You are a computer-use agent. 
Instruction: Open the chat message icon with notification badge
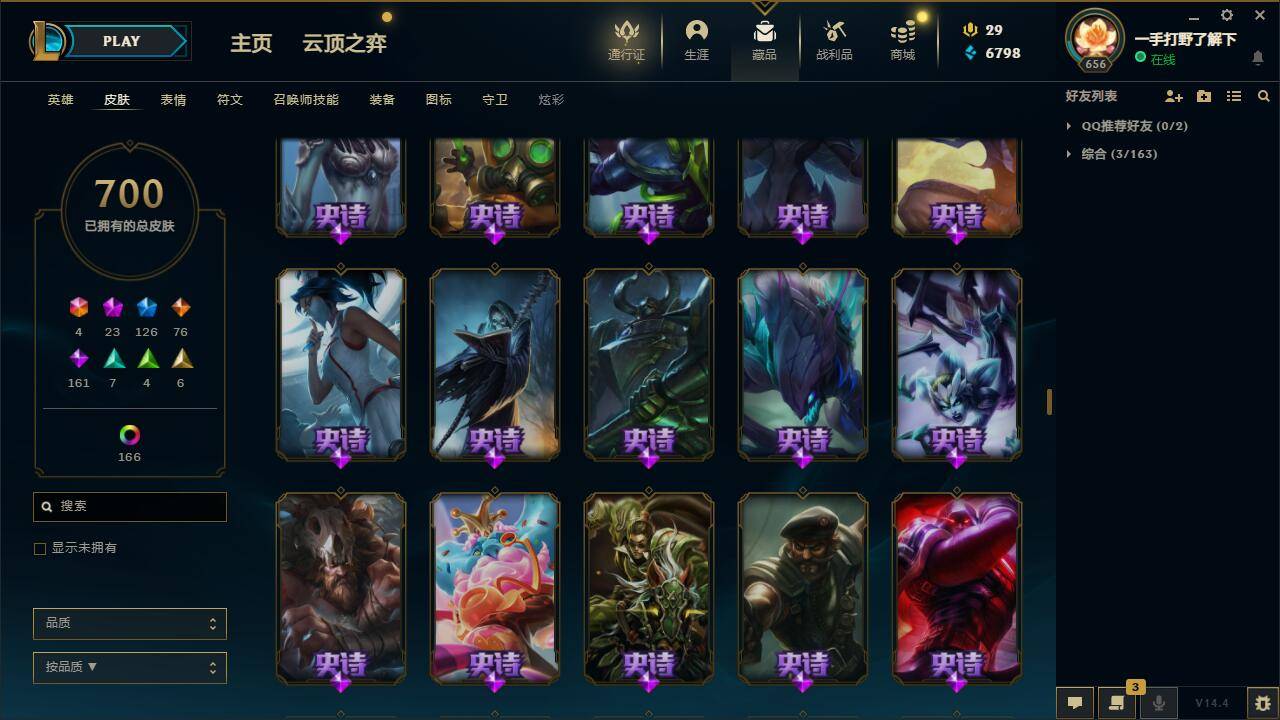[x=1117, y=702]
